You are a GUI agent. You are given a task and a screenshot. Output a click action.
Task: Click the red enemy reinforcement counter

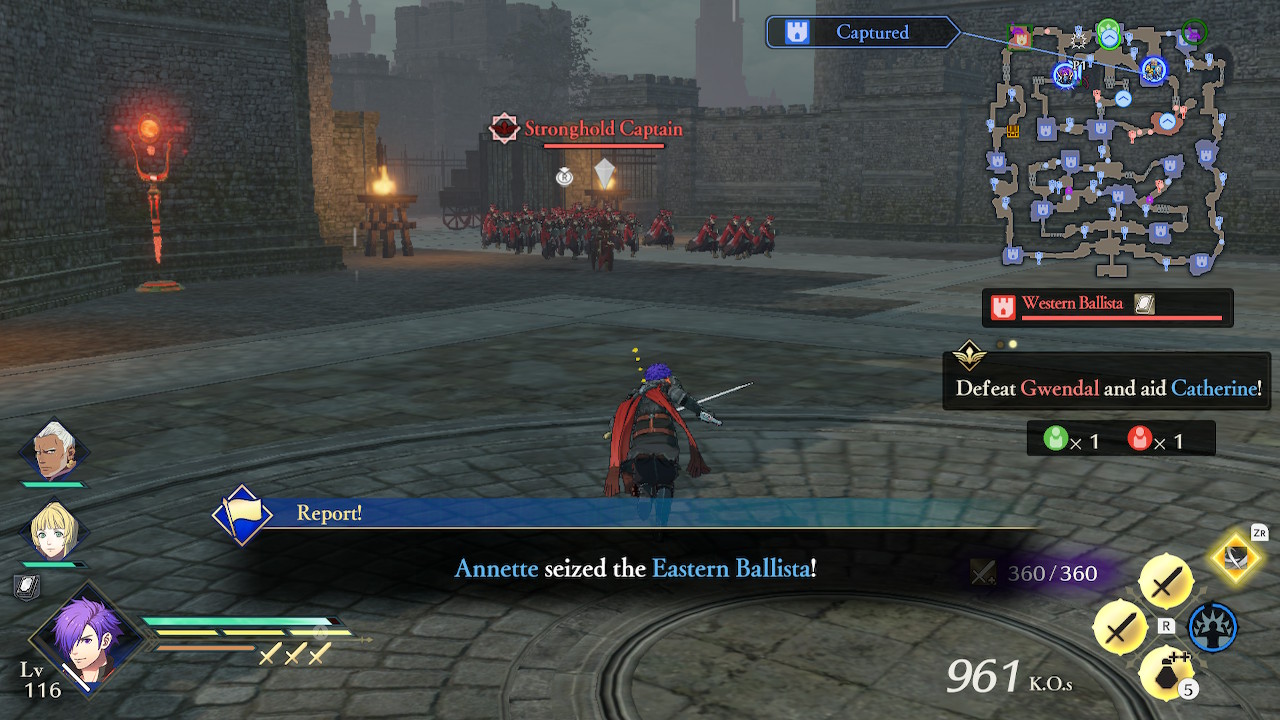(1140, 437)
